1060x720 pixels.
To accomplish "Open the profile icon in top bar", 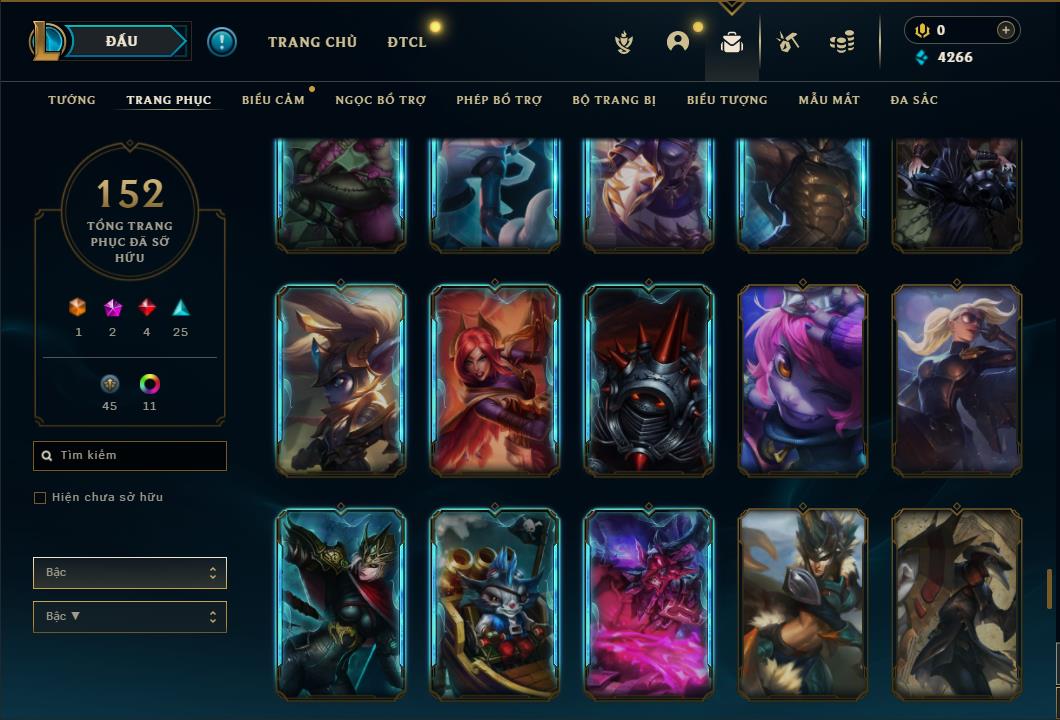I will 678,42.
